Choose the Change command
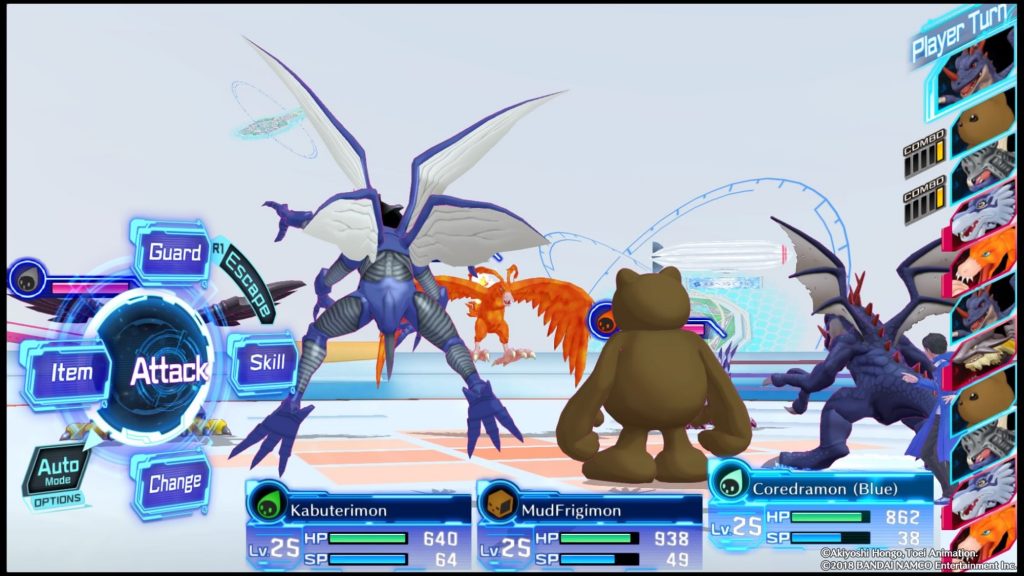1024x576 pixels. [174, 485]
